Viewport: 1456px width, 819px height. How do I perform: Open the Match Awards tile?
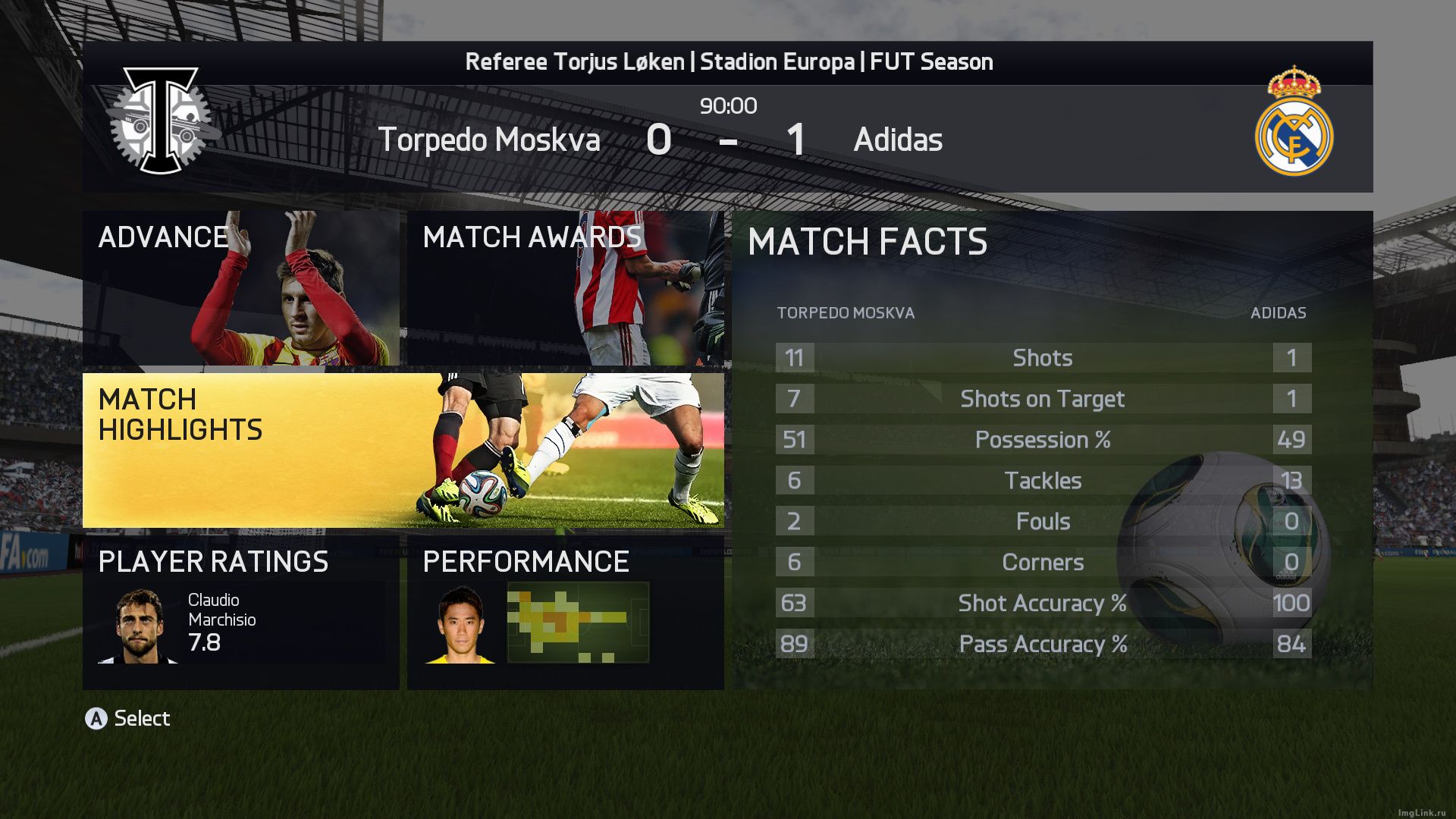pos(565,288)
